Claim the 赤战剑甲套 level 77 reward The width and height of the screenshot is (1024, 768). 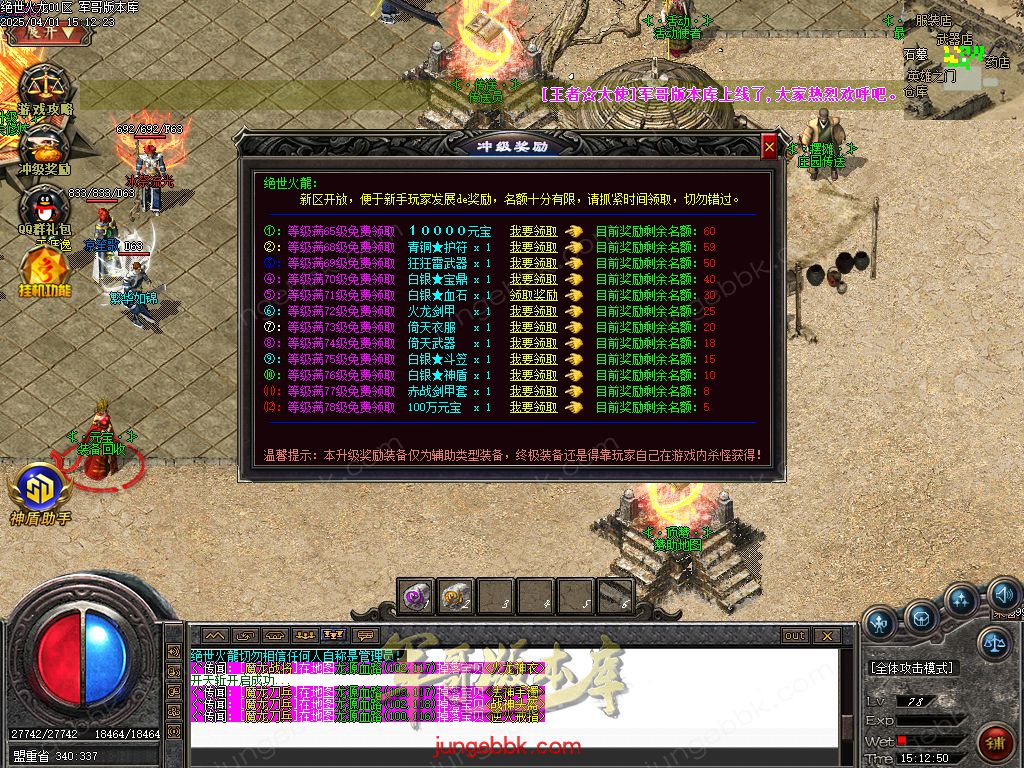(x=533, y=391)
